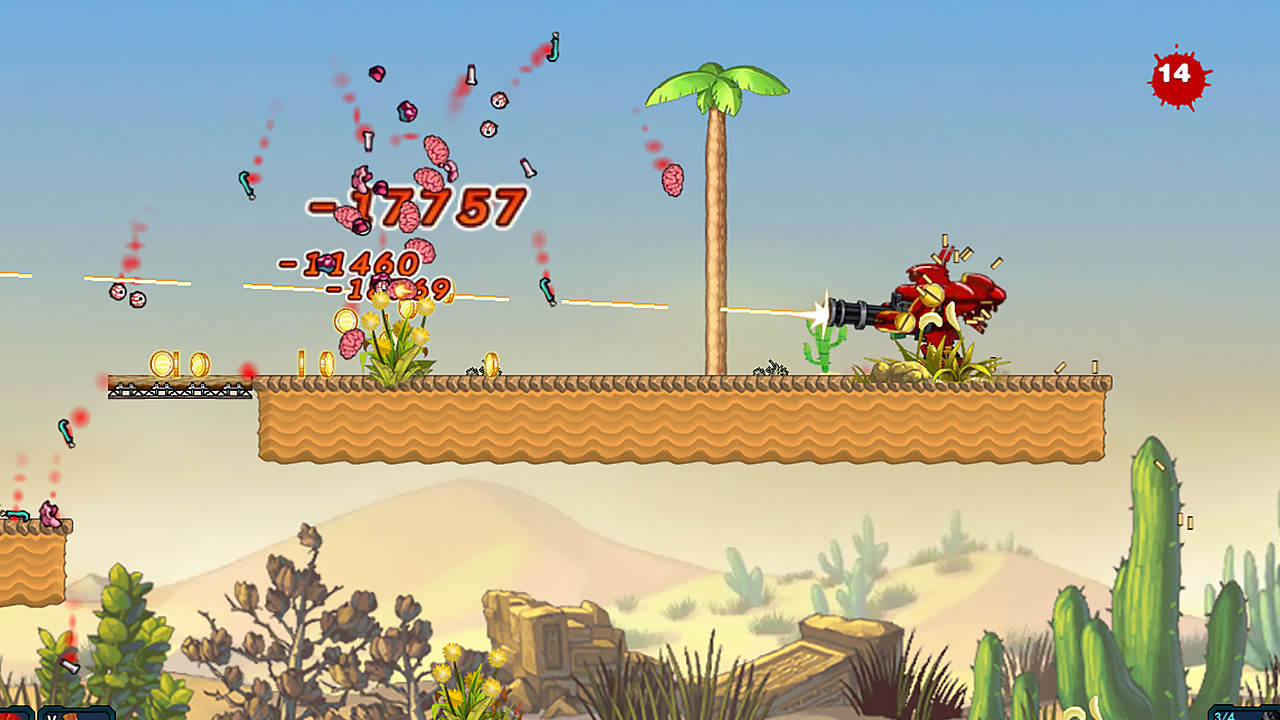Select the weapon ammo icon beside 3/4 counter
This screenshot has height=720, width=1280.
point(1268,714)
